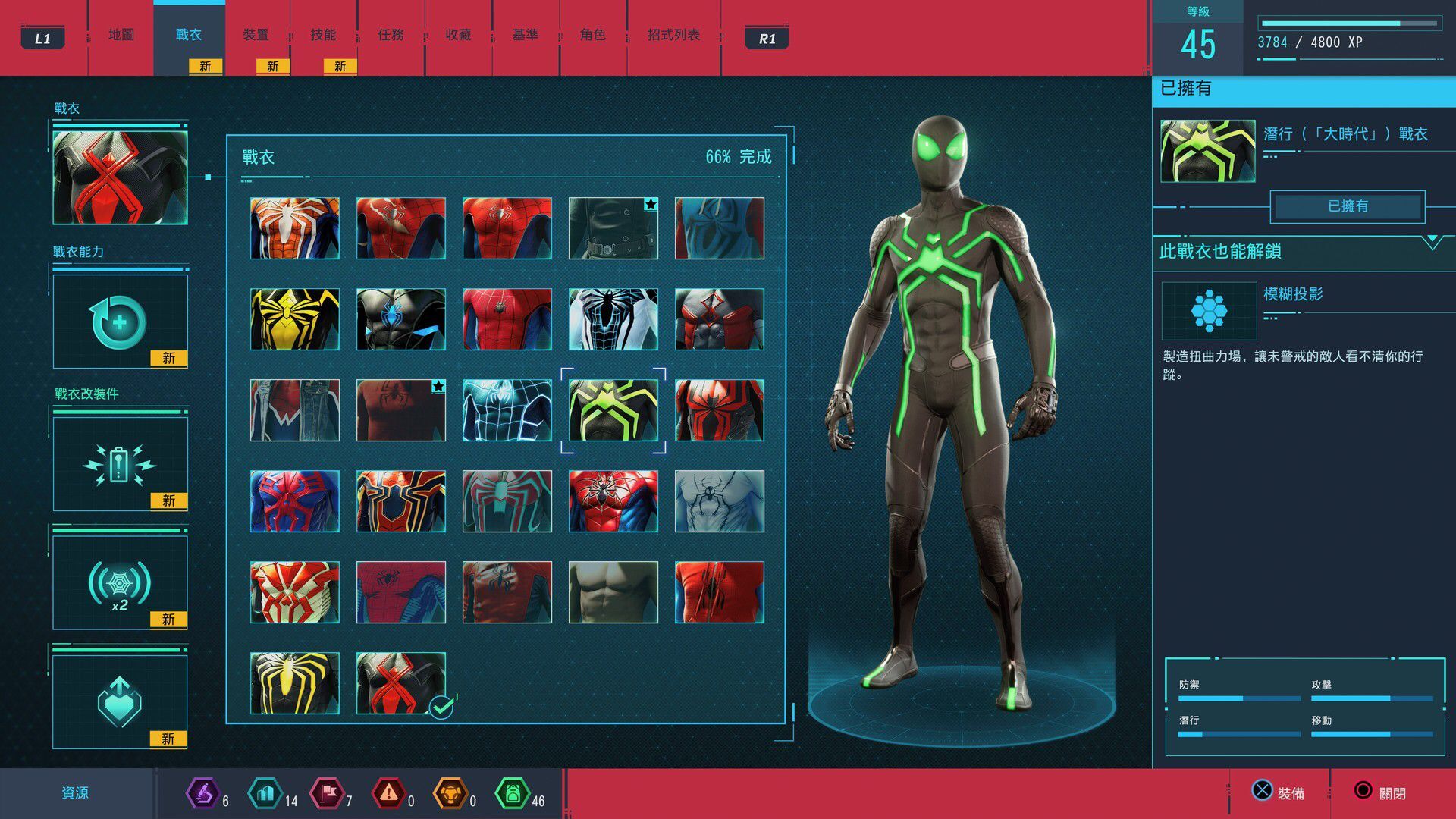The height and width of the screenshot is (819, 1456).
Task: Choose the x2 web sensor suit mod
Action: click(120, 583)
